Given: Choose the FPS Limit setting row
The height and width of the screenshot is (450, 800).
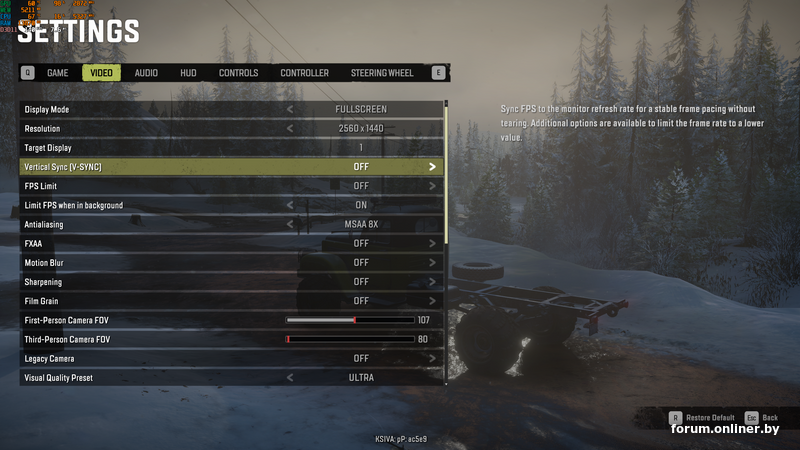Looking at the screenshot, I should [x=231, y=186].
